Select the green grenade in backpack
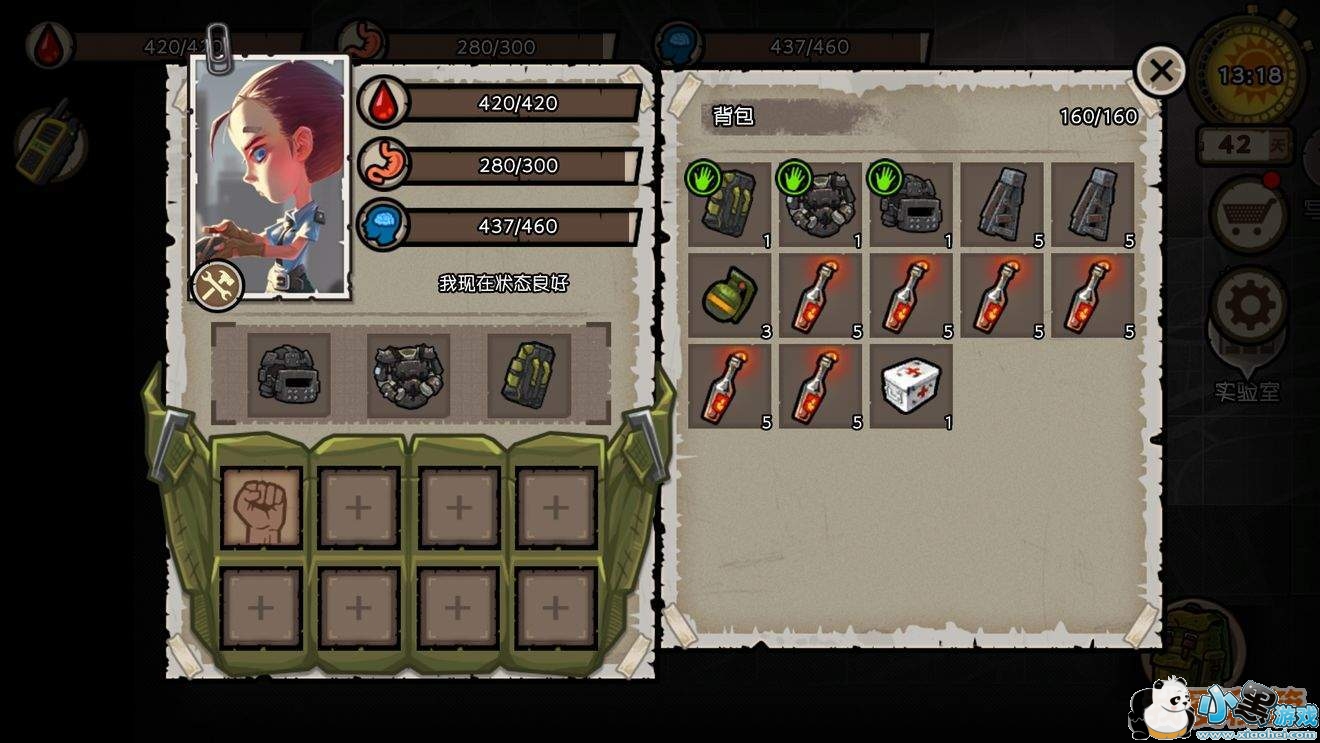 click(x=730, y=295)
